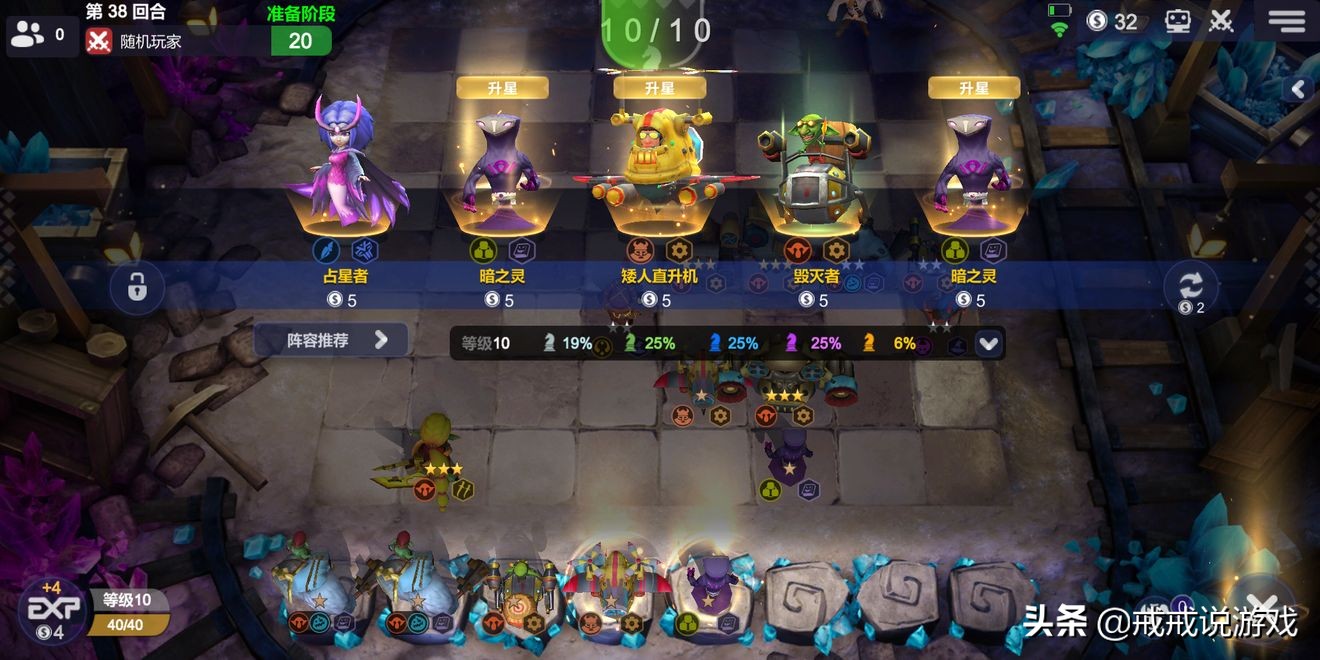Open the hamburger main menu
The width and height of the screenshot is (1320, 660).
pos(1286,21)
